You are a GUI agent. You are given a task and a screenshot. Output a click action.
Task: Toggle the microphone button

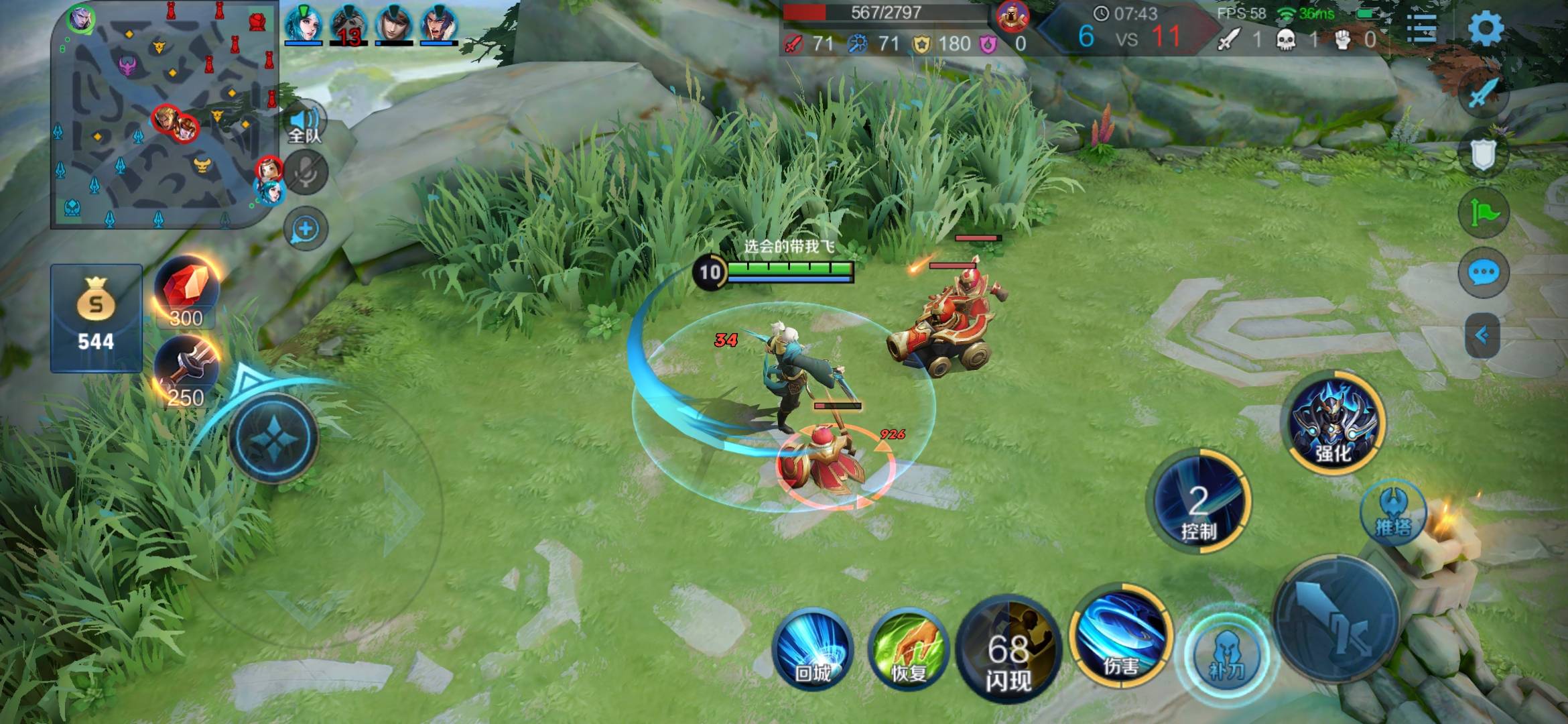[306, 173]
